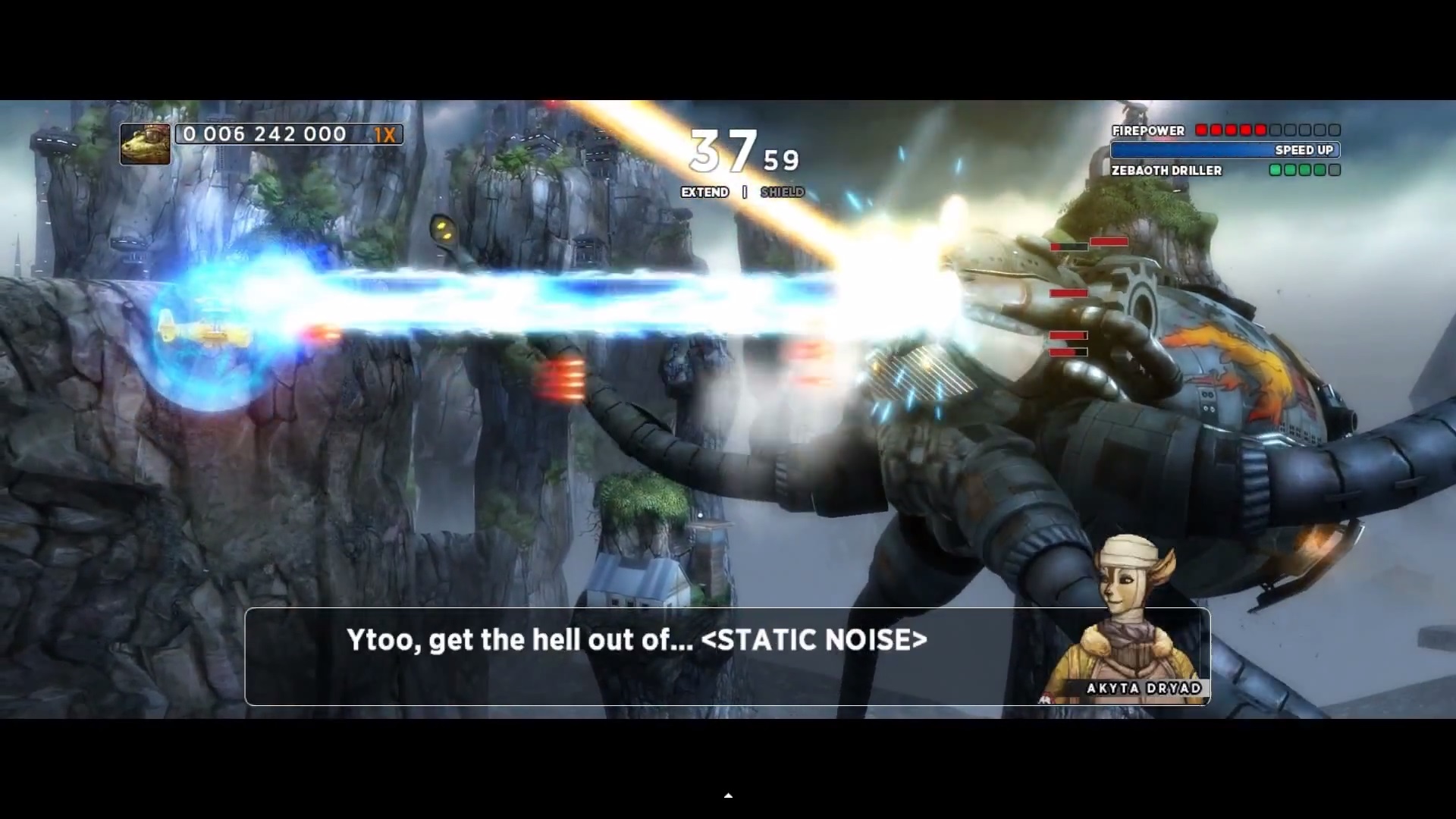Image resolution: width=1456 pixels, height=819 pixels.
Task: Select the first green ZEBAOTH DRILLER pip
Action: pyautogui.click(x=1276, y=171)
